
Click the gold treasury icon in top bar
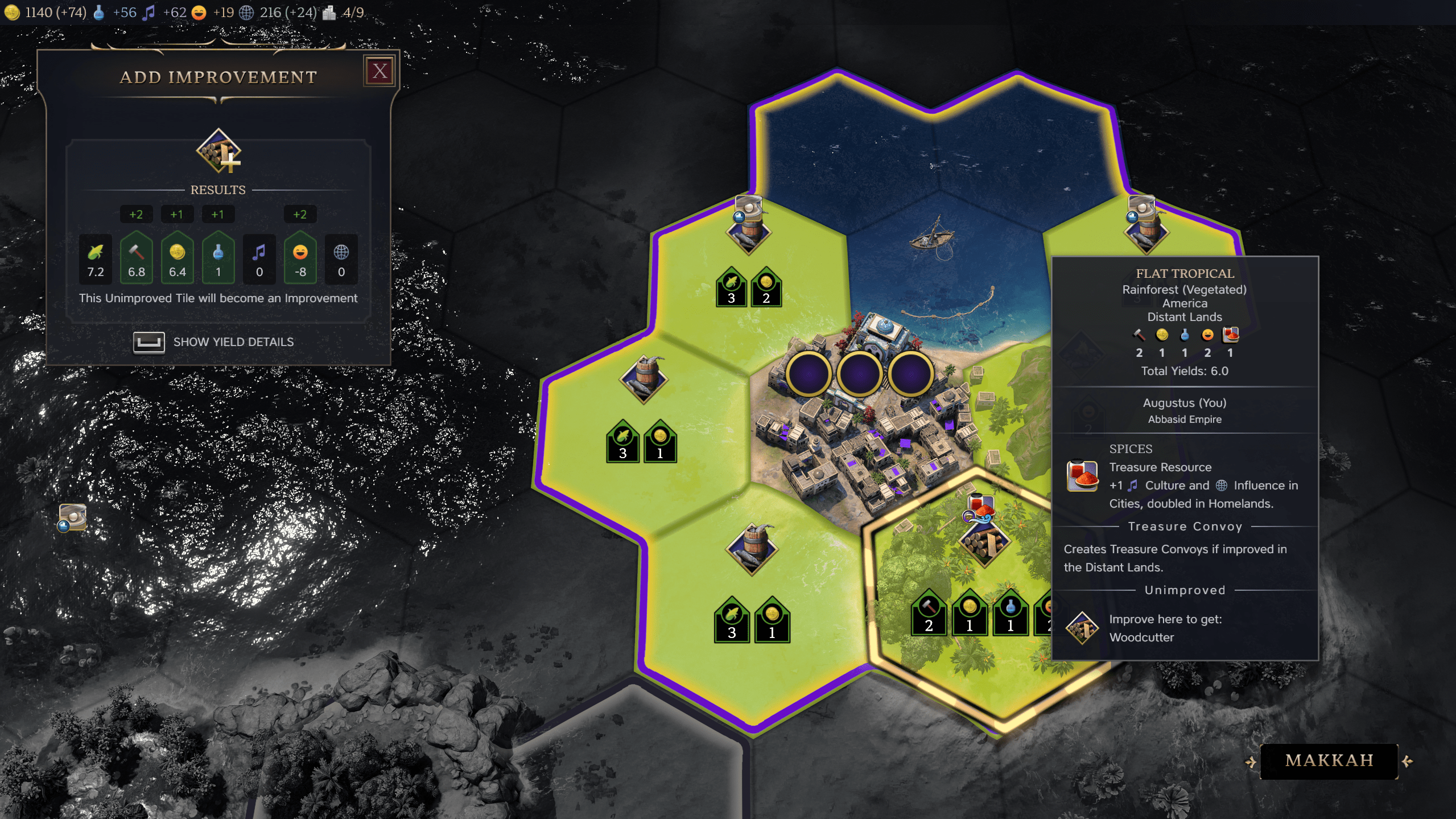[12, 12]
